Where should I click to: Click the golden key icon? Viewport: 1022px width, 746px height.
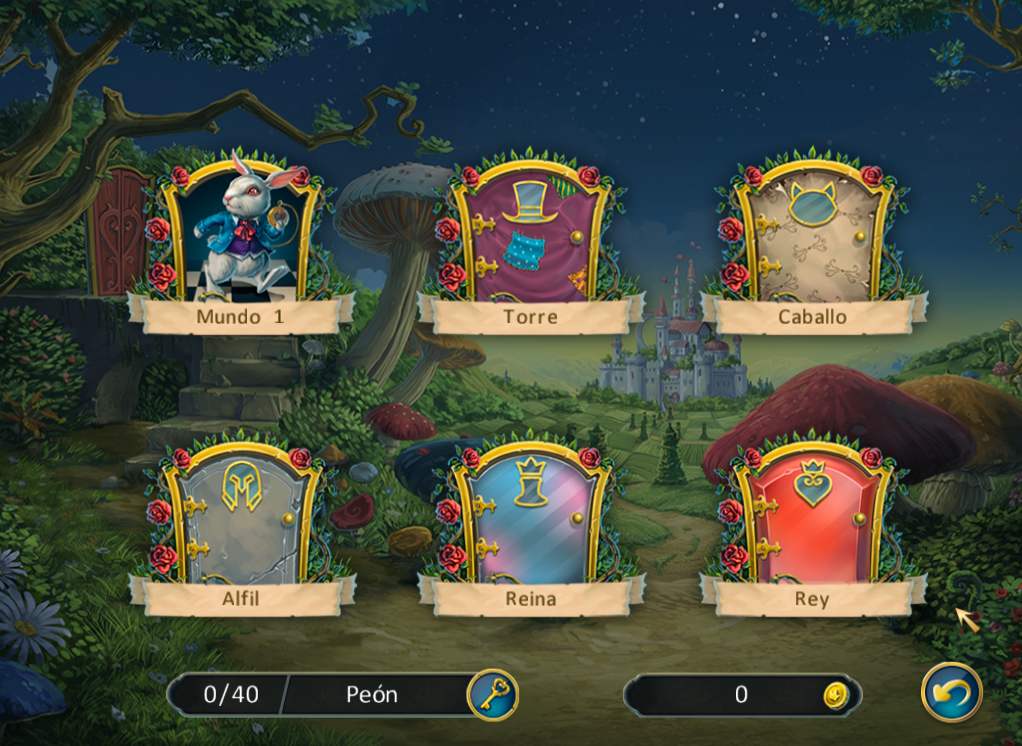(x=492, y=694)
